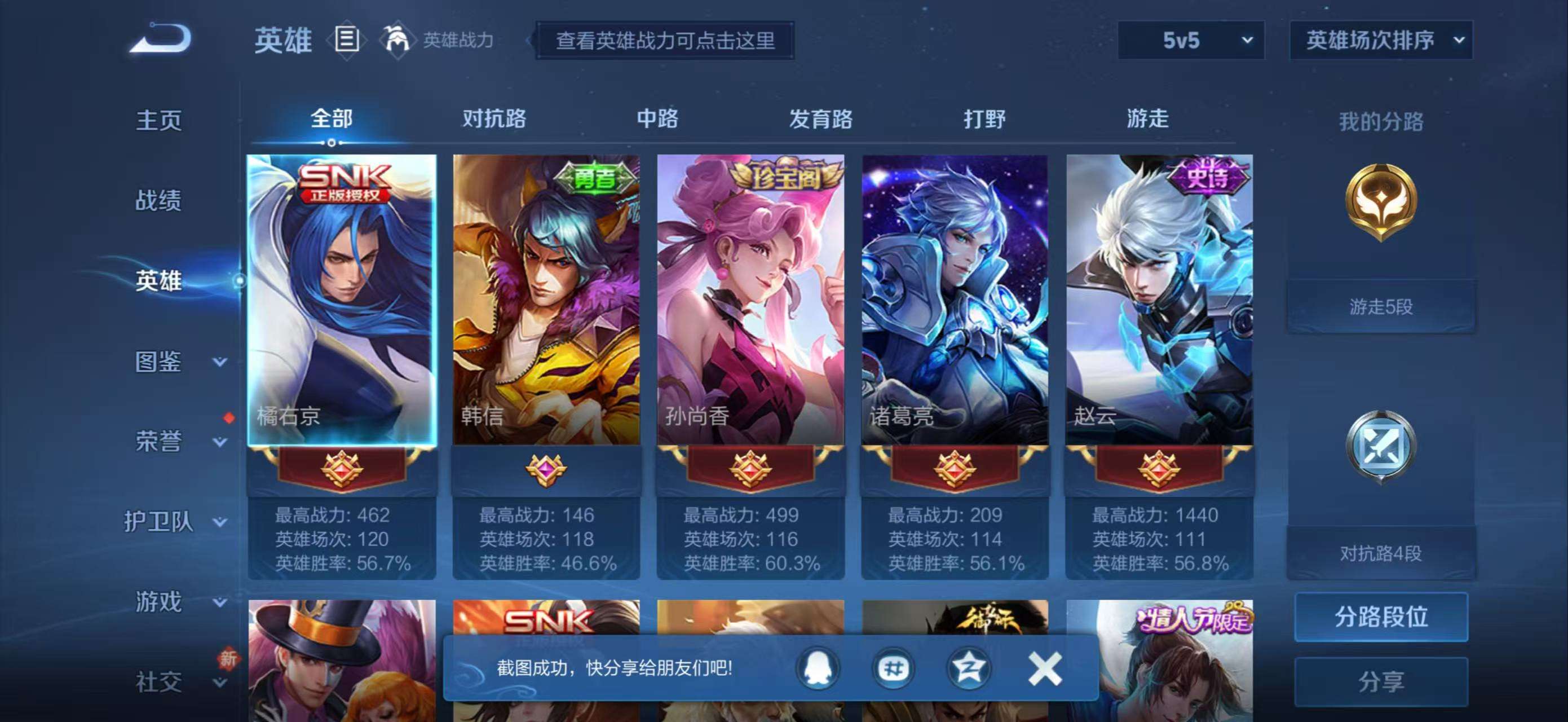Screen dimensions: 1568x722
Task: Switch to the 发育路 tab
Action: click(x=819, y=120)
